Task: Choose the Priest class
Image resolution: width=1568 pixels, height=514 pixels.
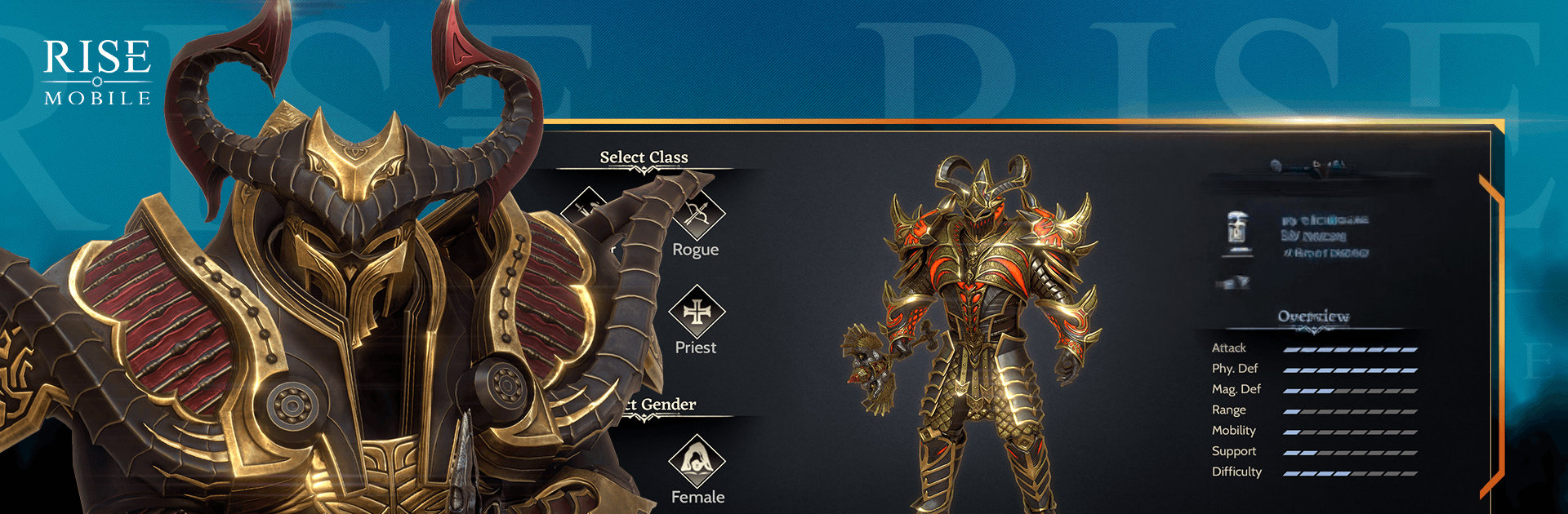Action: (x=697, y=312)
